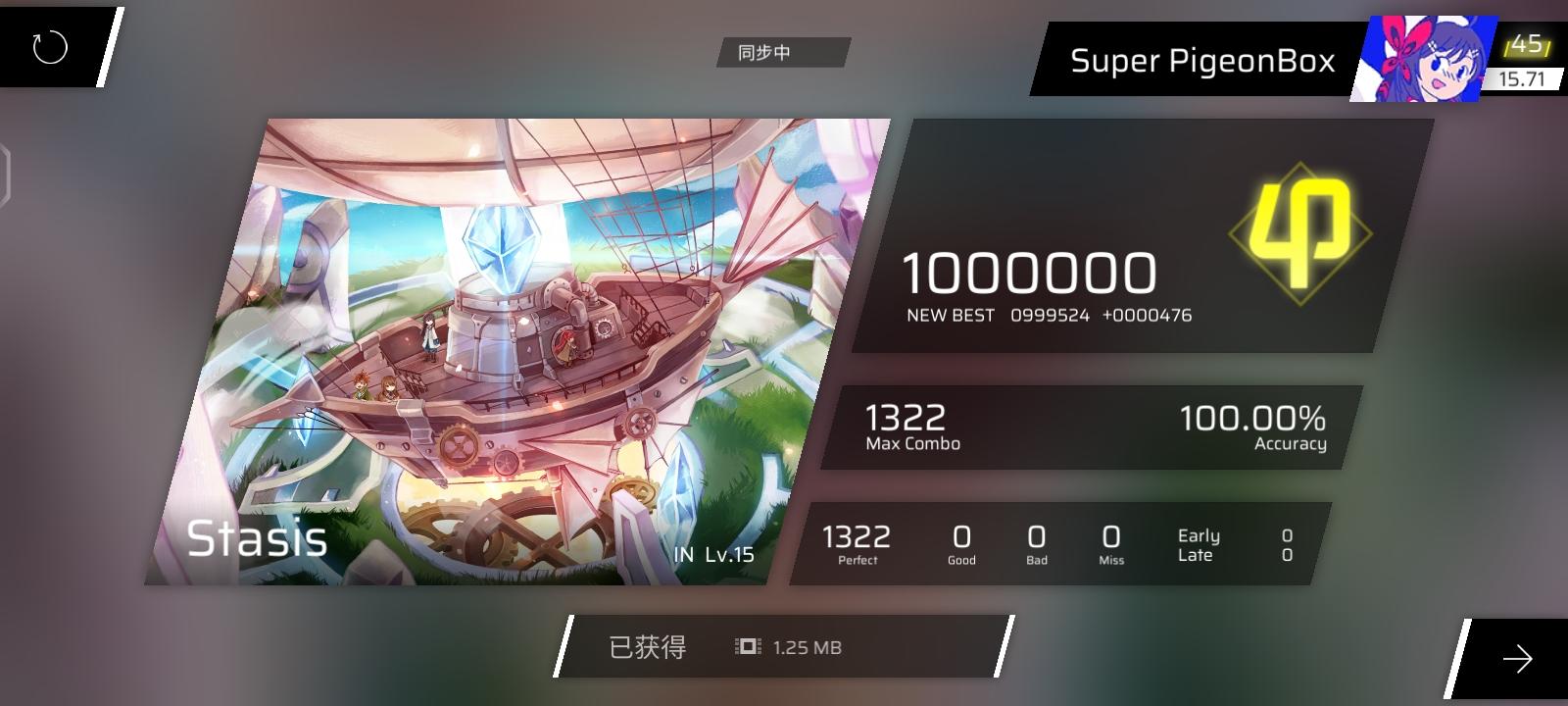The image size is (1568, 706).
Task: Click the Stasis song title
Action: pos(259,539)
